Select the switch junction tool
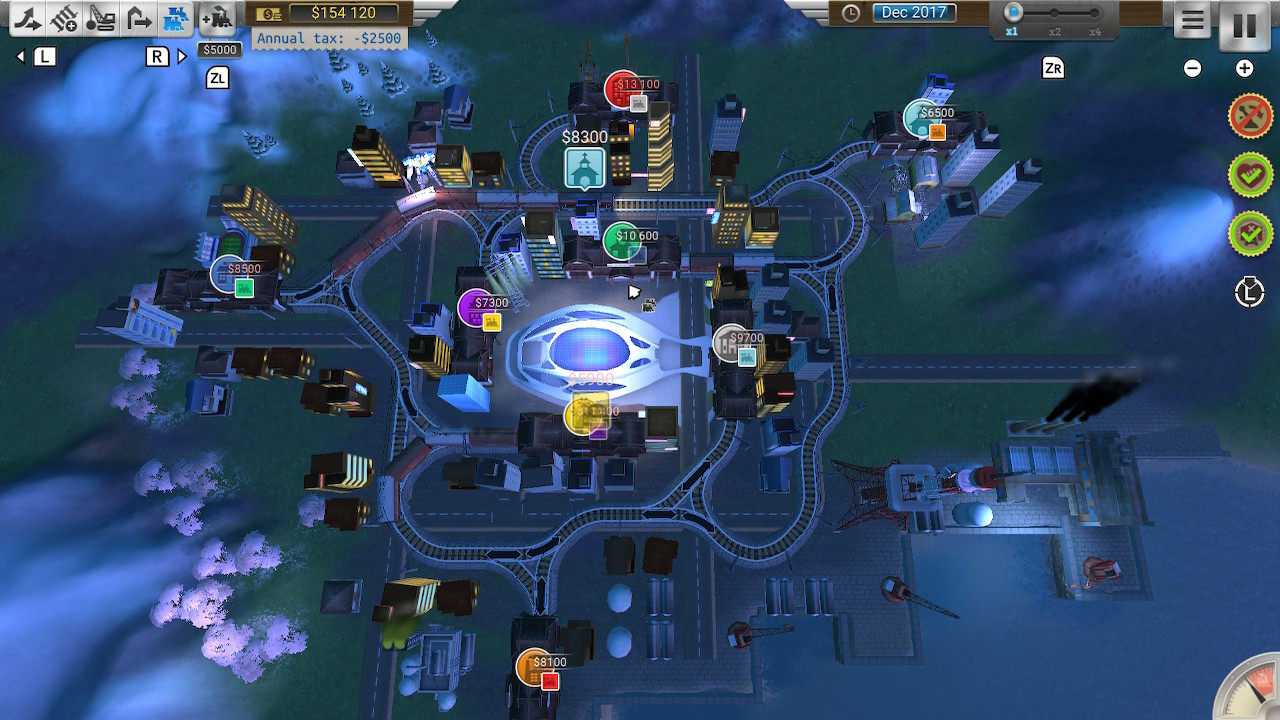This screenshot has width=1280, height=720. coord(29,18)
